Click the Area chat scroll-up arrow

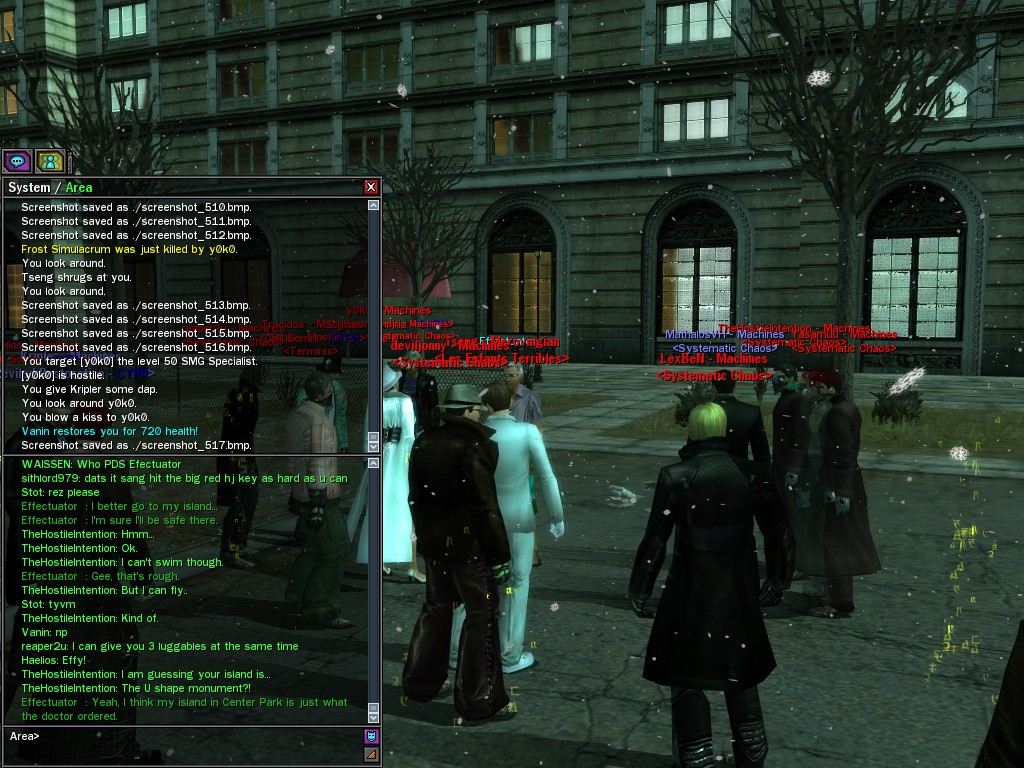(x=374, y=463)
